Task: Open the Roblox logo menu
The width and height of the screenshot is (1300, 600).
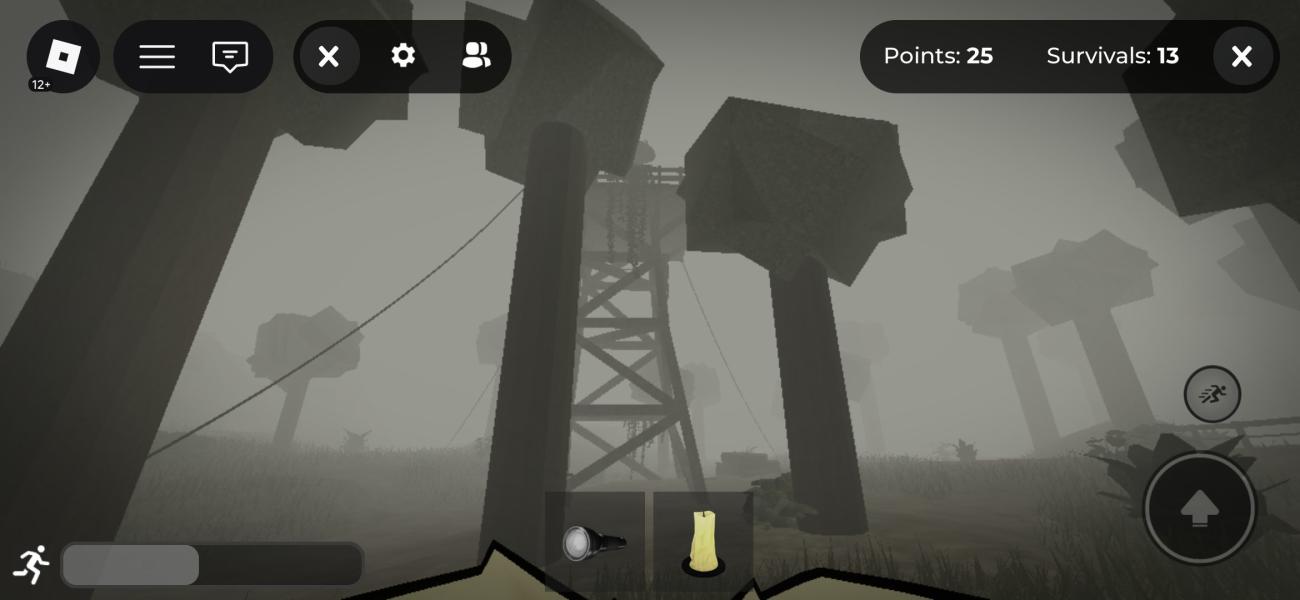Action: click(x=63, y=57)
